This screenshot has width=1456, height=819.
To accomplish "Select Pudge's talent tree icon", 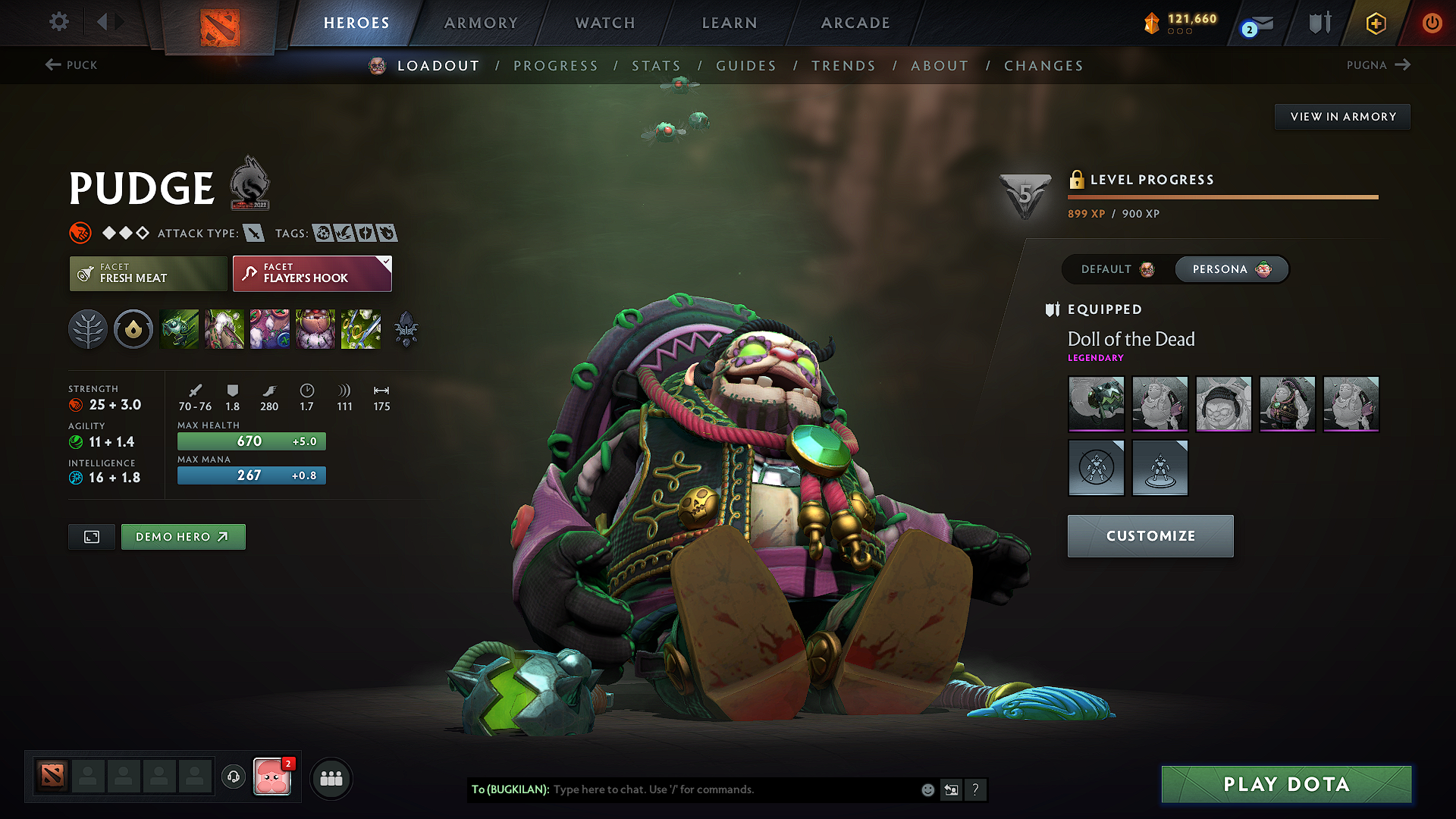I will (88, 329).
